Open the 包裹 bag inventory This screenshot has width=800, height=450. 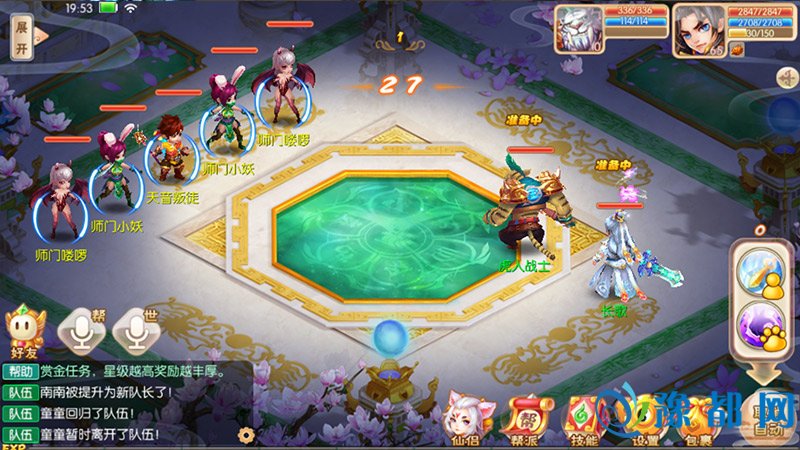706,418
